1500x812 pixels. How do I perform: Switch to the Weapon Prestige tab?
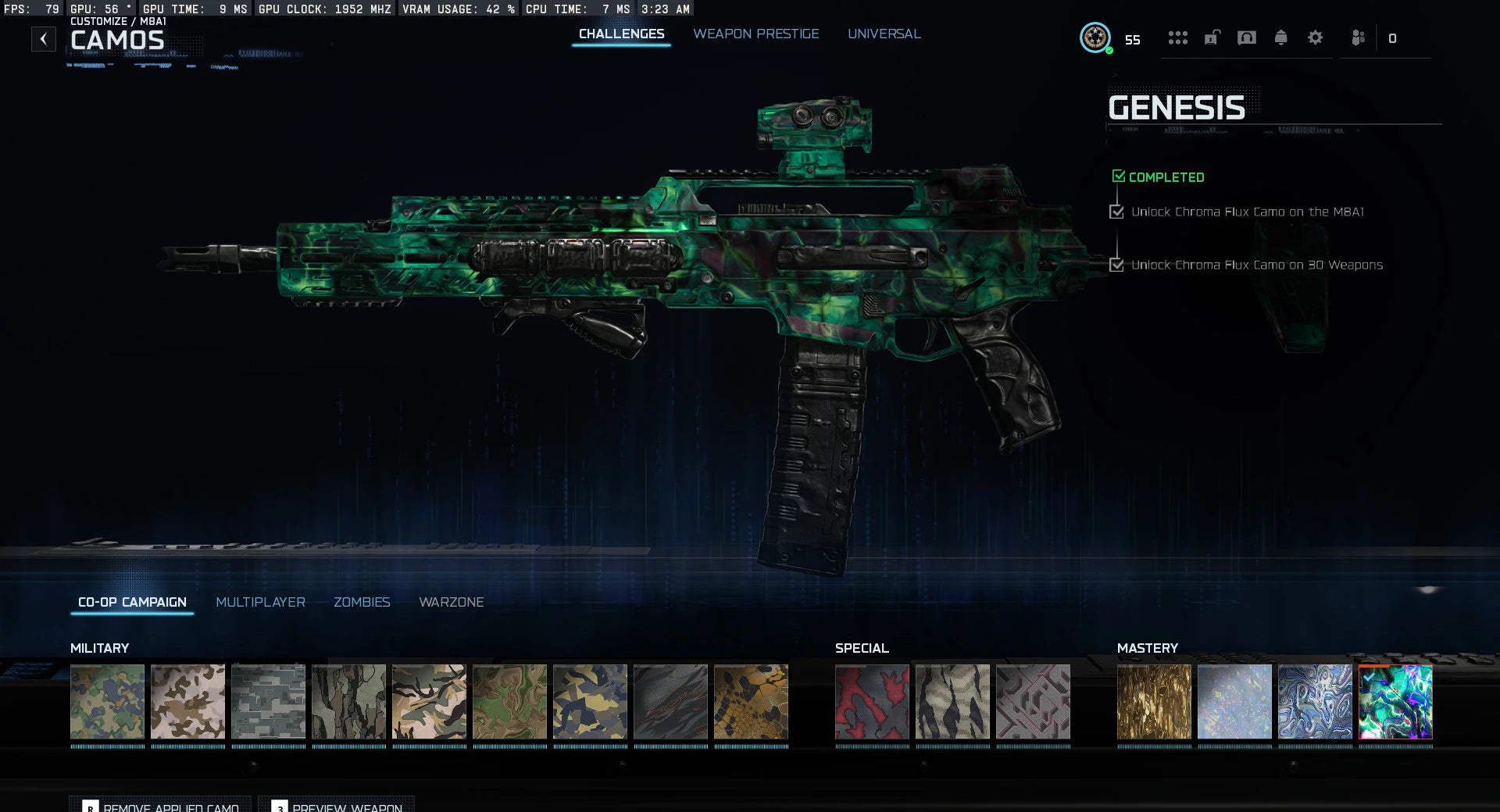755,34
